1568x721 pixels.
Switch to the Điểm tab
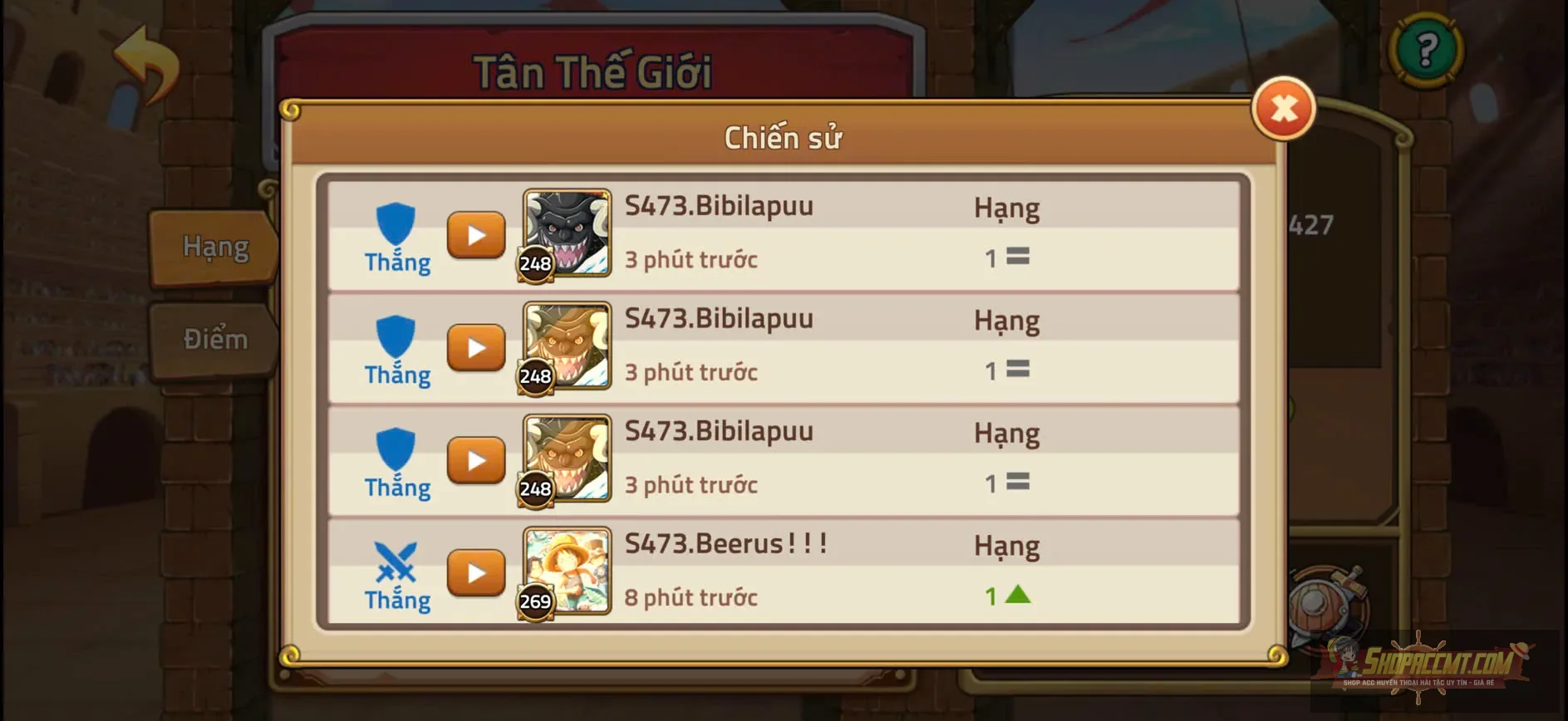tap(214, 338)
